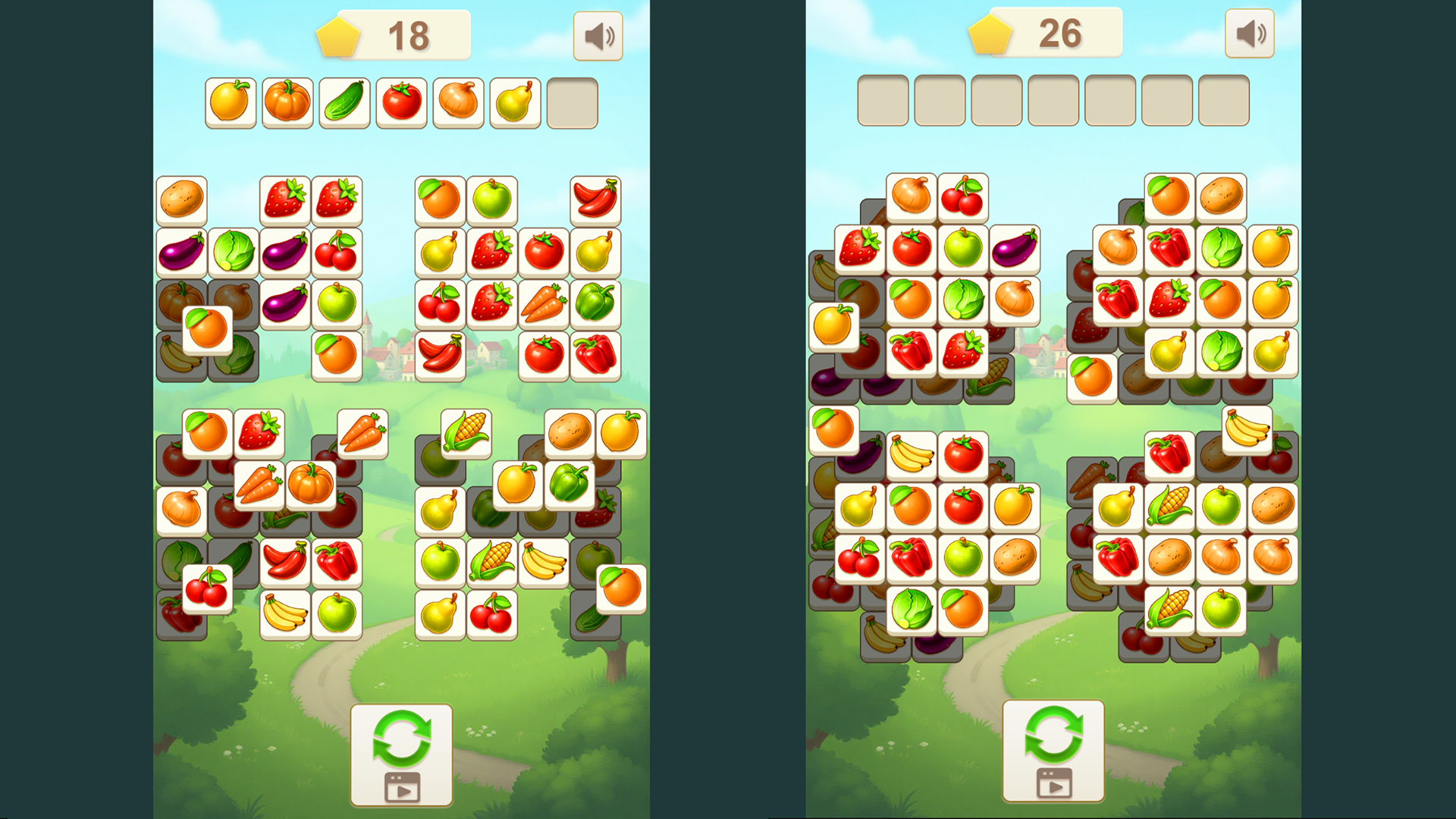Watch the ad video icon below left shuffle button
The width and height of the screenshot is (1456, 819).
402,787
